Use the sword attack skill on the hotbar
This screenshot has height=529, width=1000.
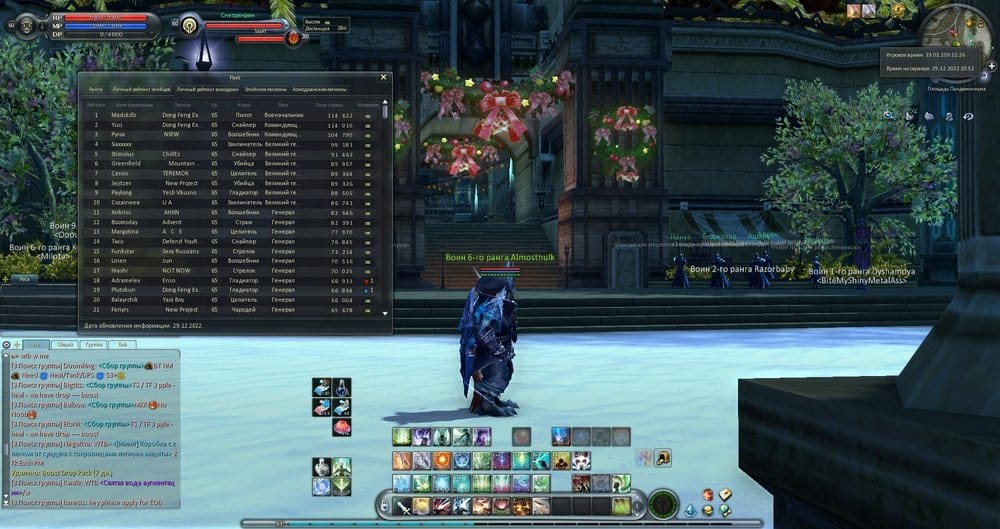401,506
